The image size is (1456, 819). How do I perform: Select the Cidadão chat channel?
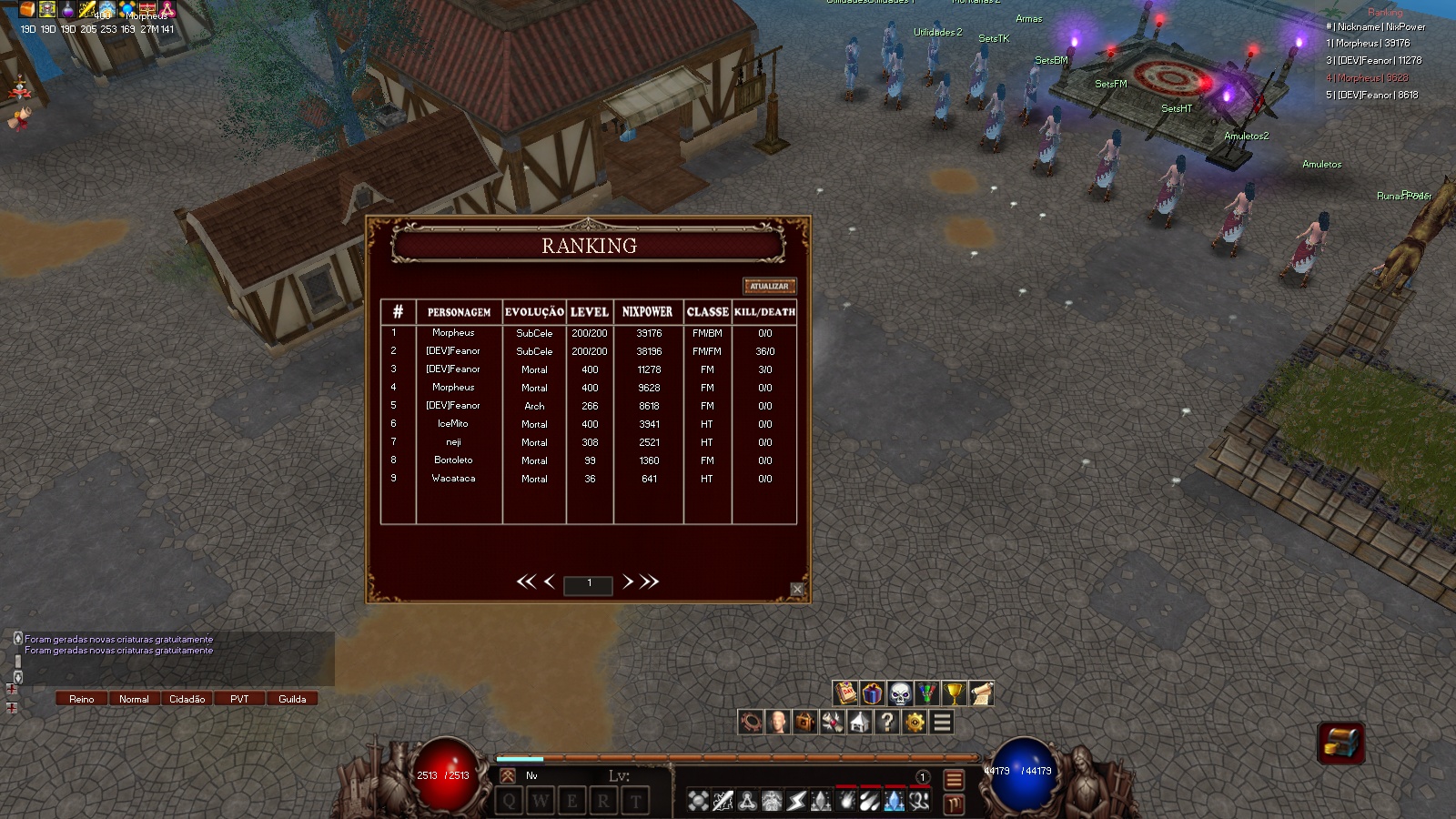coord(187,698)
